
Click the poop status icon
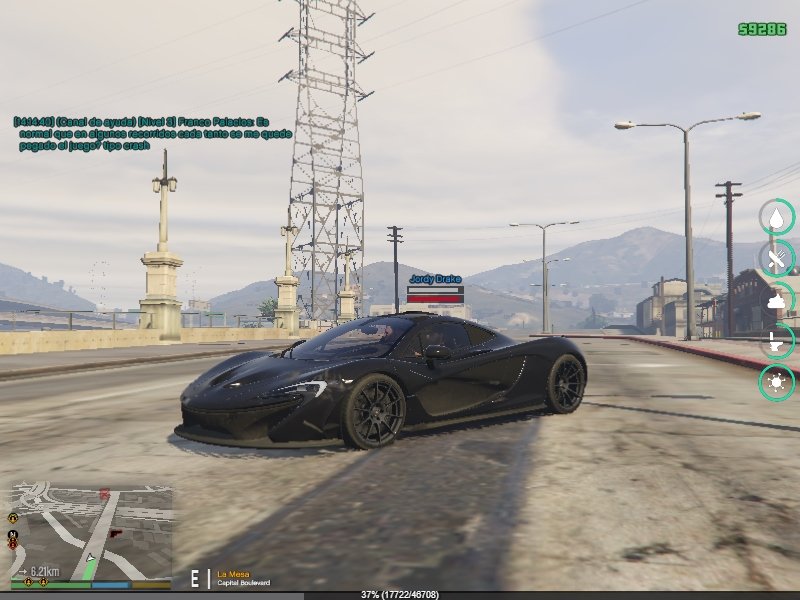(777, 299)
